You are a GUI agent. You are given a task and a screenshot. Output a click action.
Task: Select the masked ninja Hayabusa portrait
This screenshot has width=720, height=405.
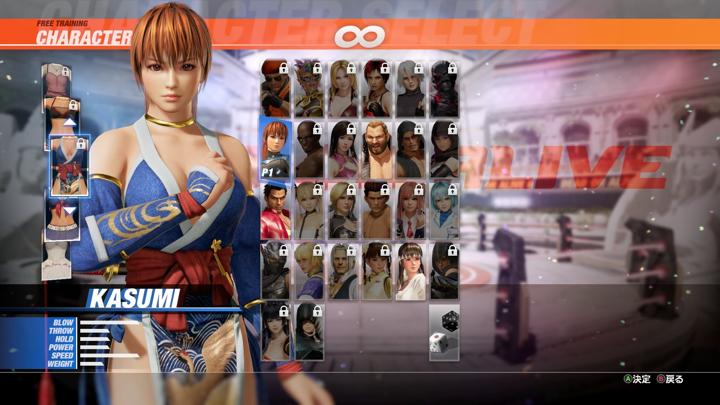click(275, 270)
